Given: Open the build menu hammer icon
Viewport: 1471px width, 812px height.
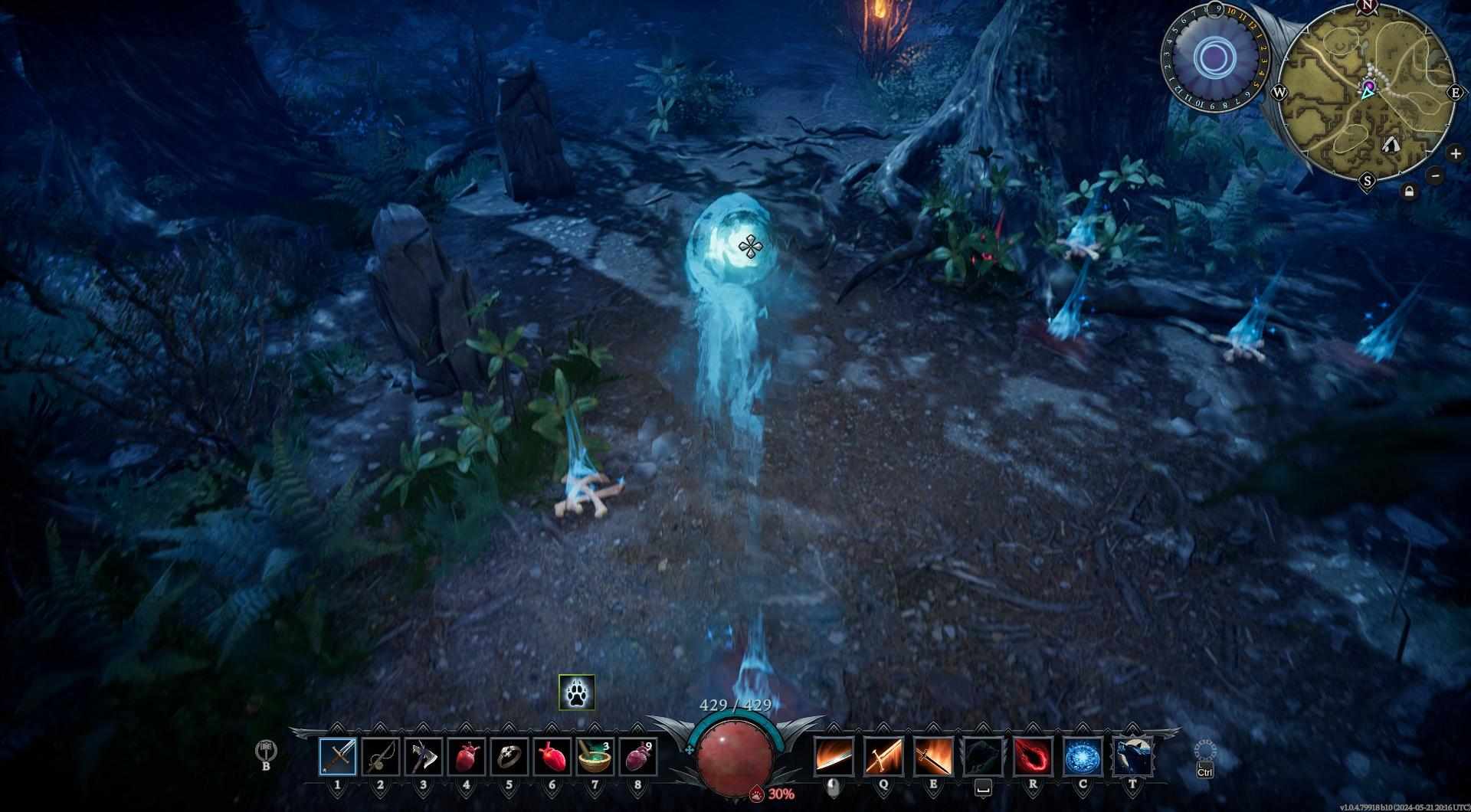Looking at the screenshot, I should point(266,750).
